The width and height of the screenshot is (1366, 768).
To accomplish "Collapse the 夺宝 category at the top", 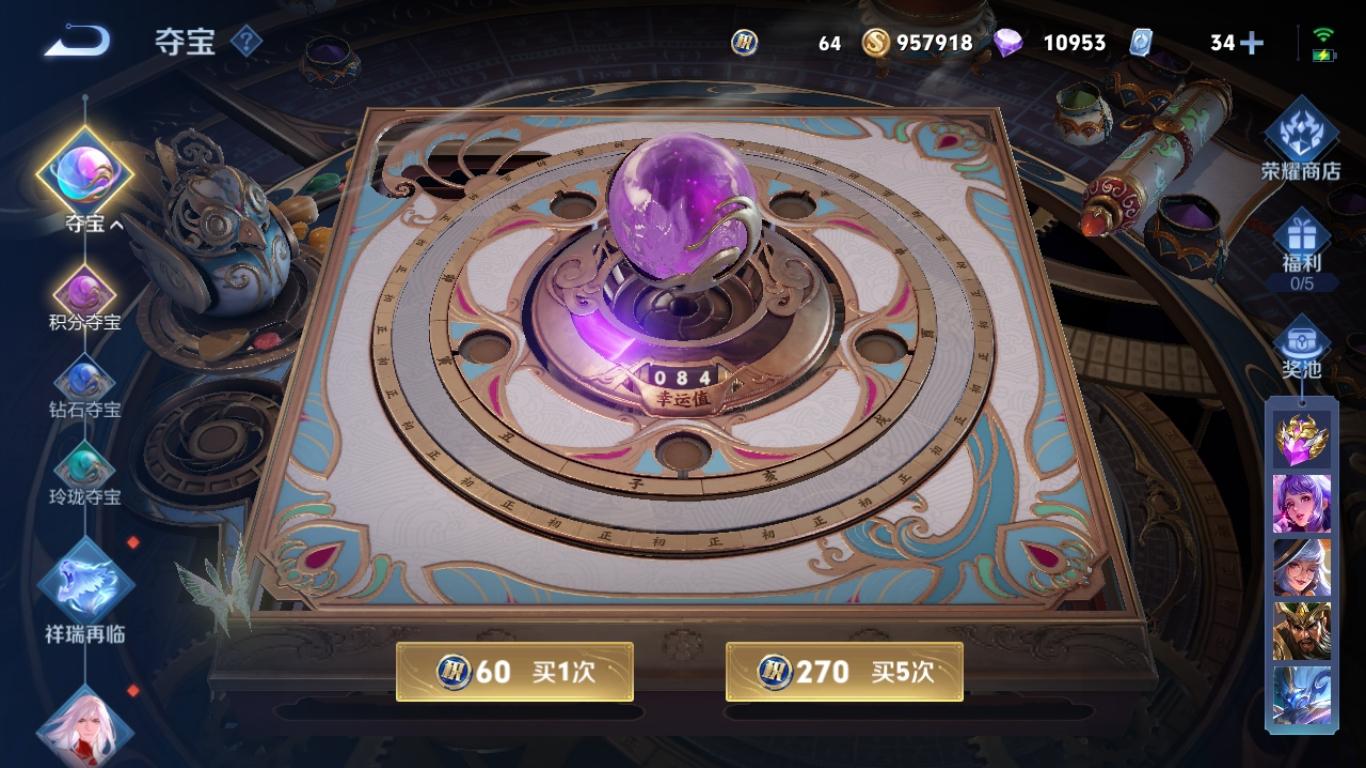I will 85,180.
